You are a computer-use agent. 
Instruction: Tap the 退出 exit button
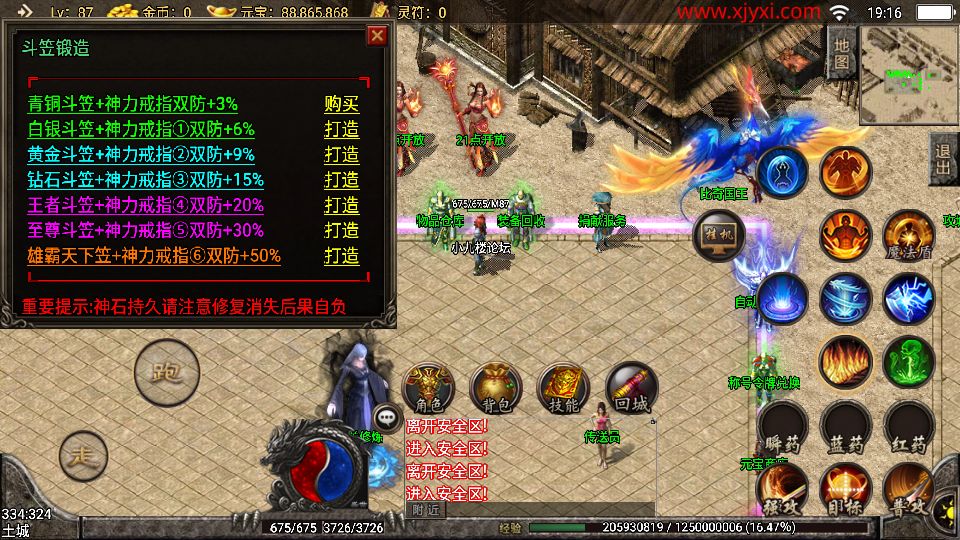942,160
